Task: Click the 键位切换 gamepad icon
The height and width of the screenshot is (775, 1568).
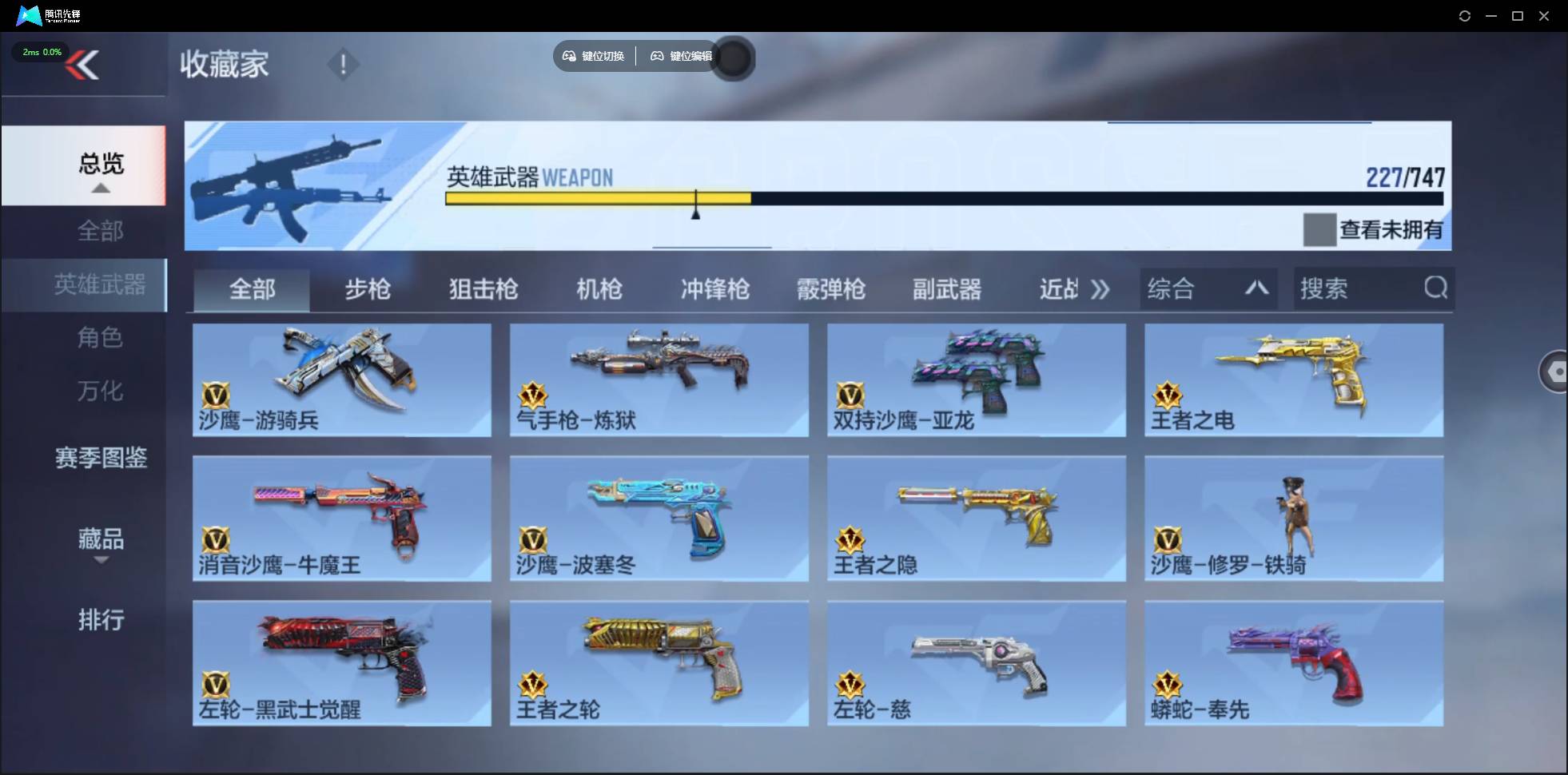Action: [x=570, y=56]
